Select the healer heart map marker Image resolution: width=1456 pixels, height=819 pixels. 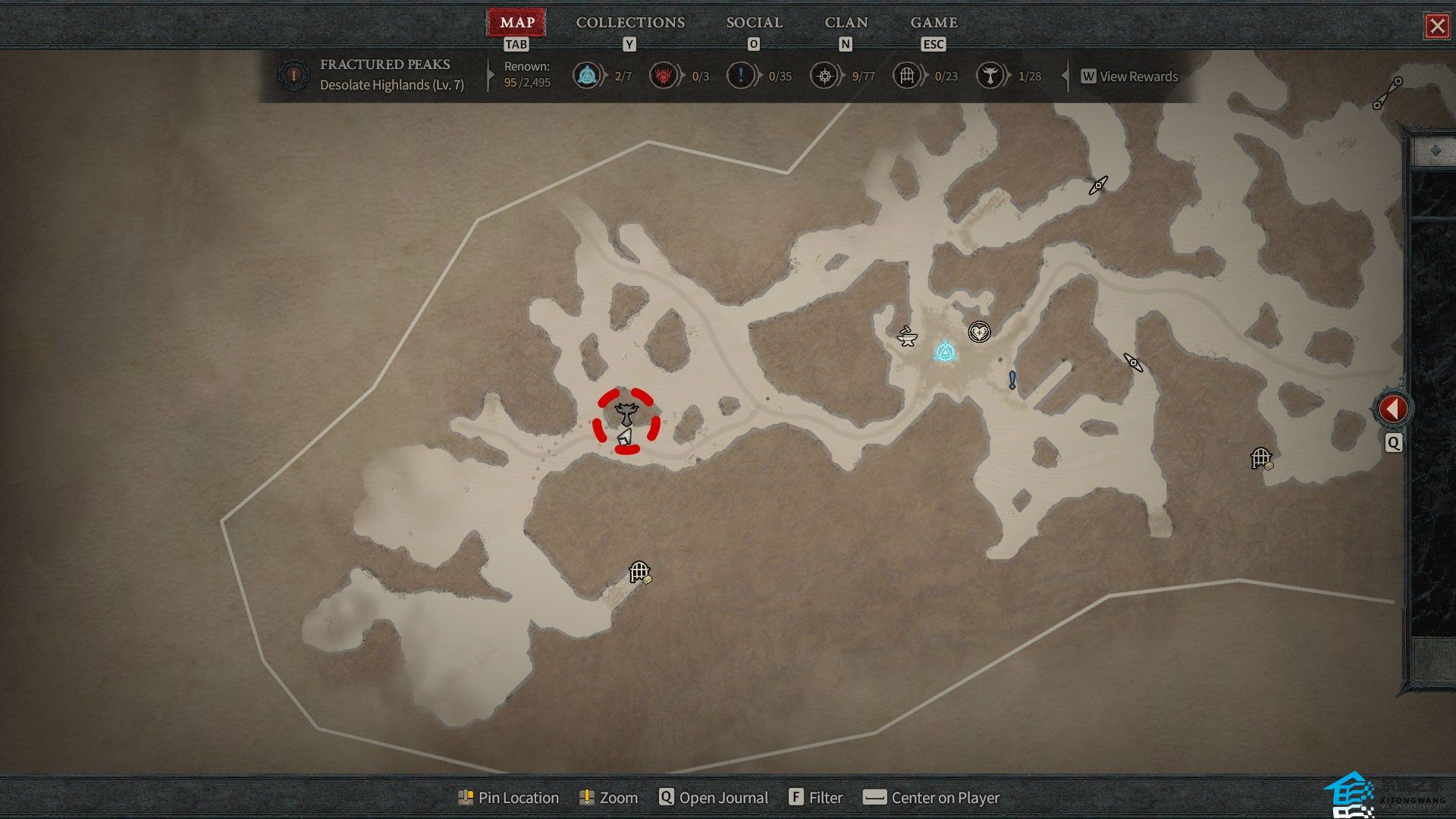click(979, 331)
